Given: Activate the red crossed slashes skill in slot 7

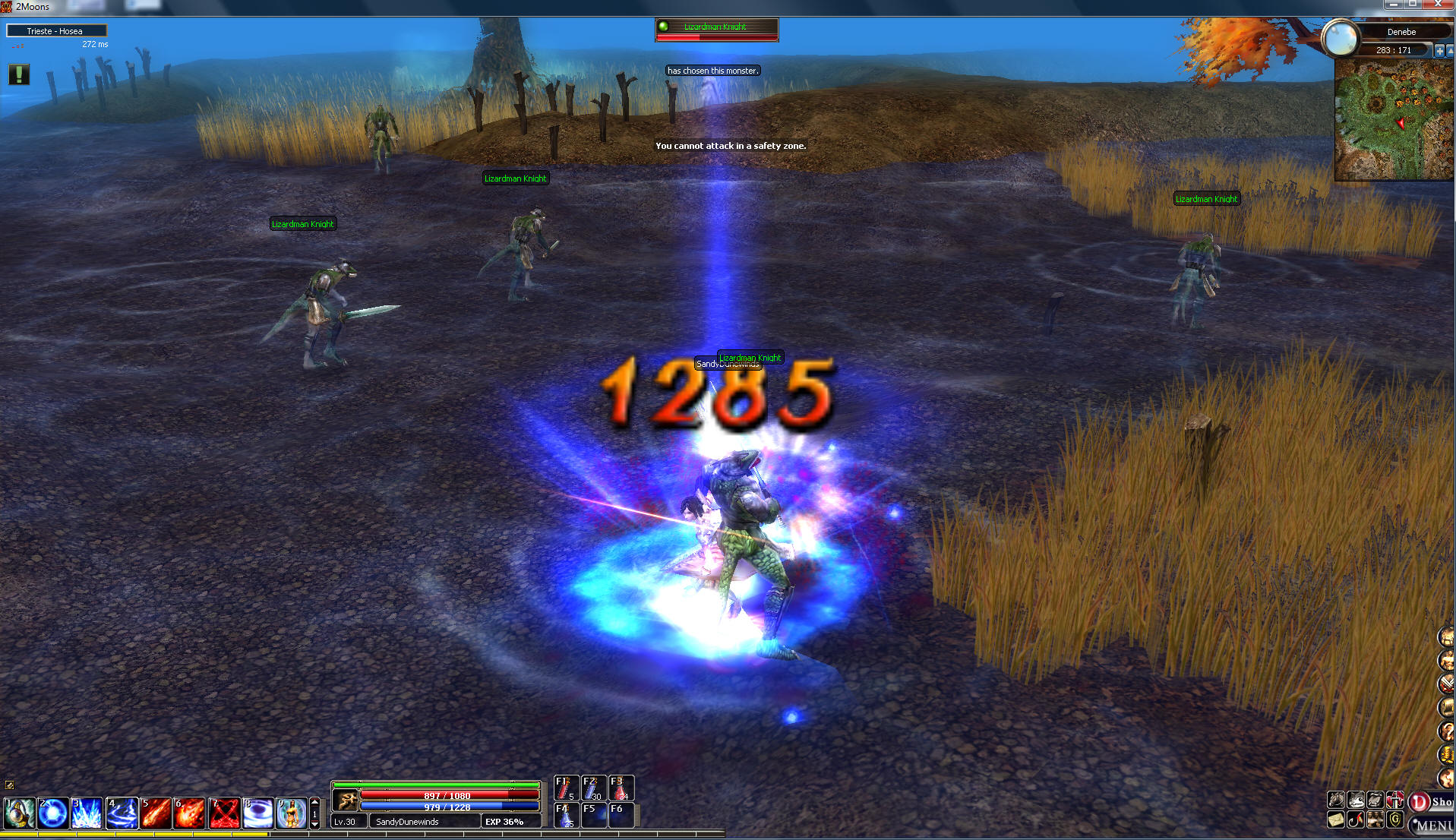Looking at the screenshot, I should 224,813.
